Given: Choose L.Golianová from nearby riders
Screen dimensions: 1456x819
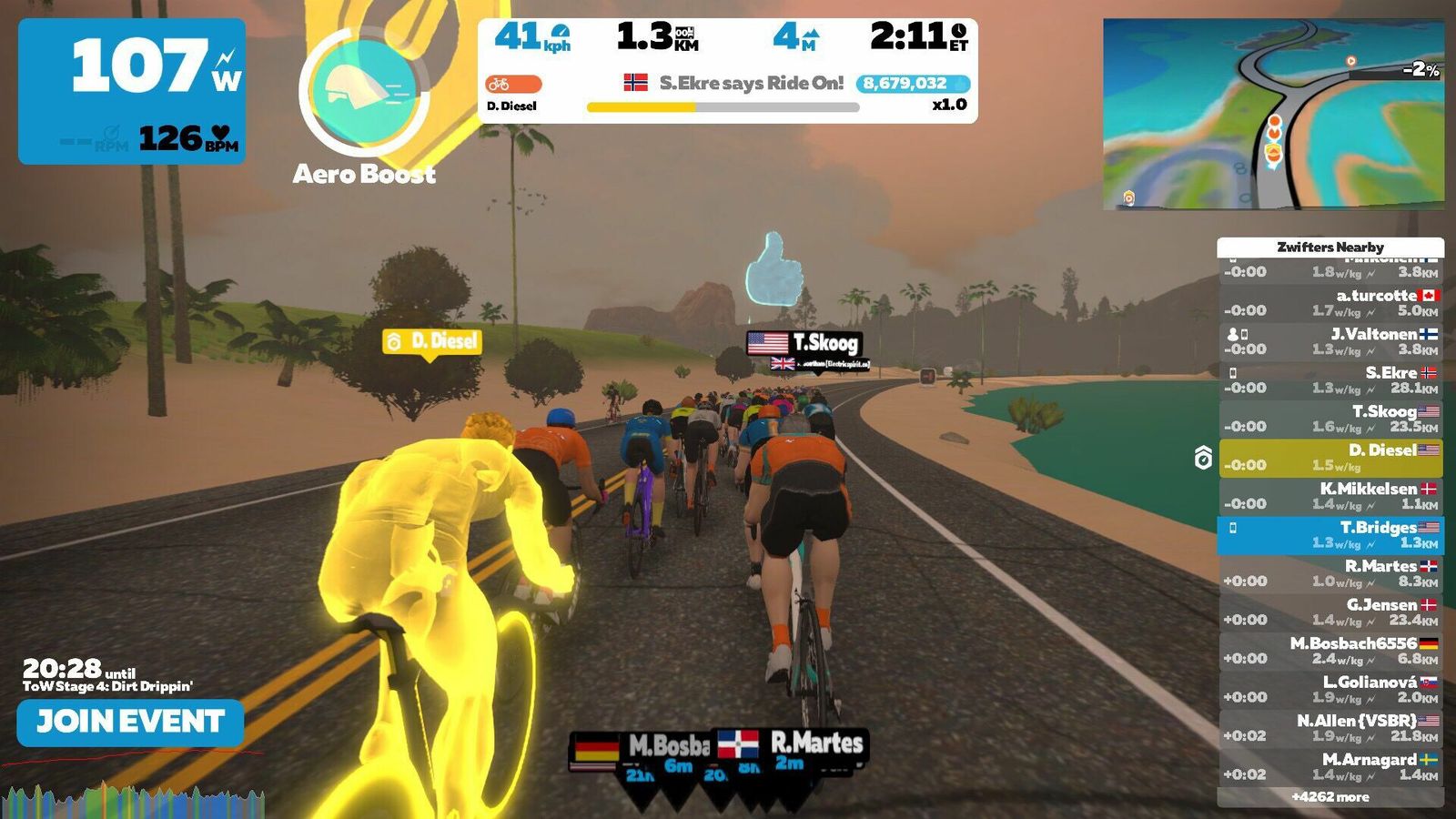Looking at the screenshot, I should tap(1330, 689).
